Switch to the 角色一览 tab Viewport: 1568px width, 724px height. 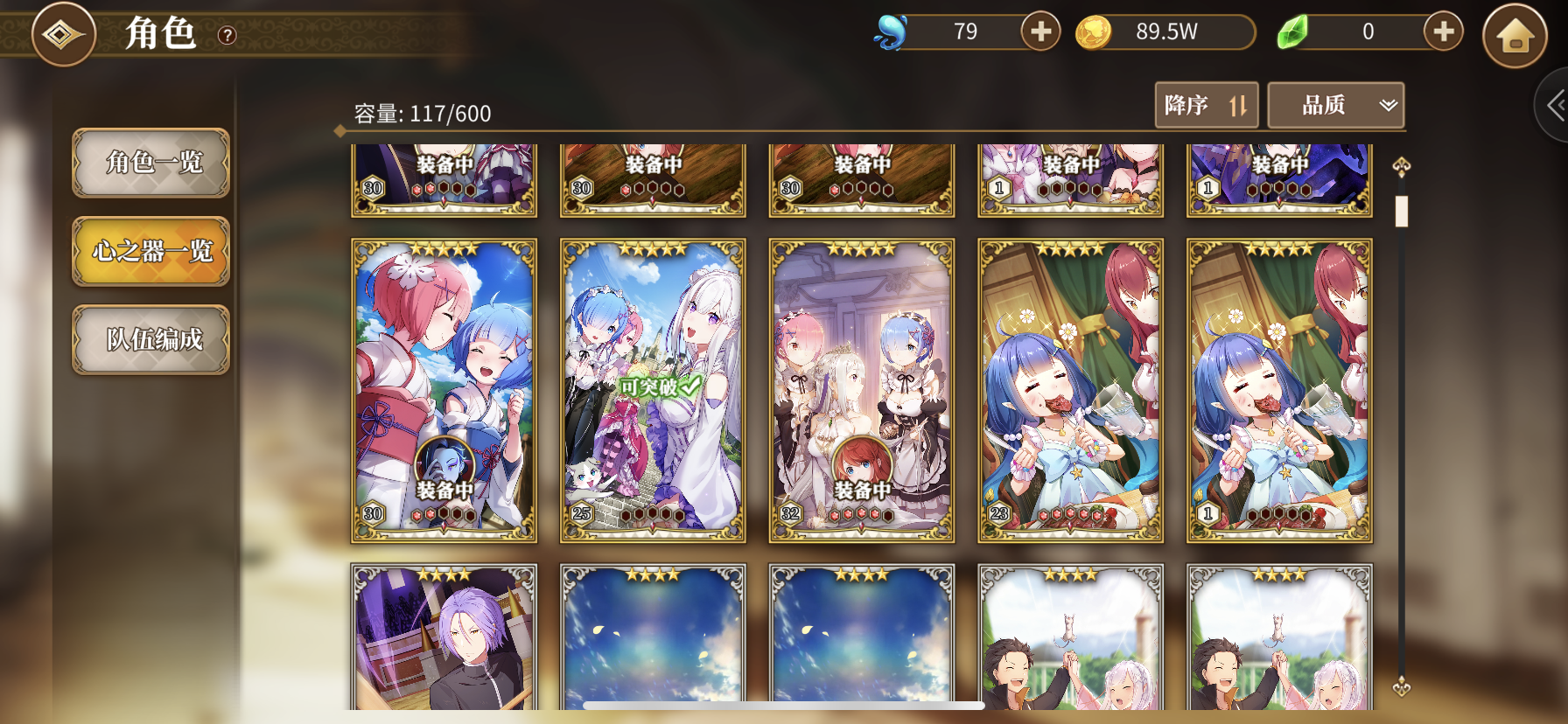[x=150, y=164]
